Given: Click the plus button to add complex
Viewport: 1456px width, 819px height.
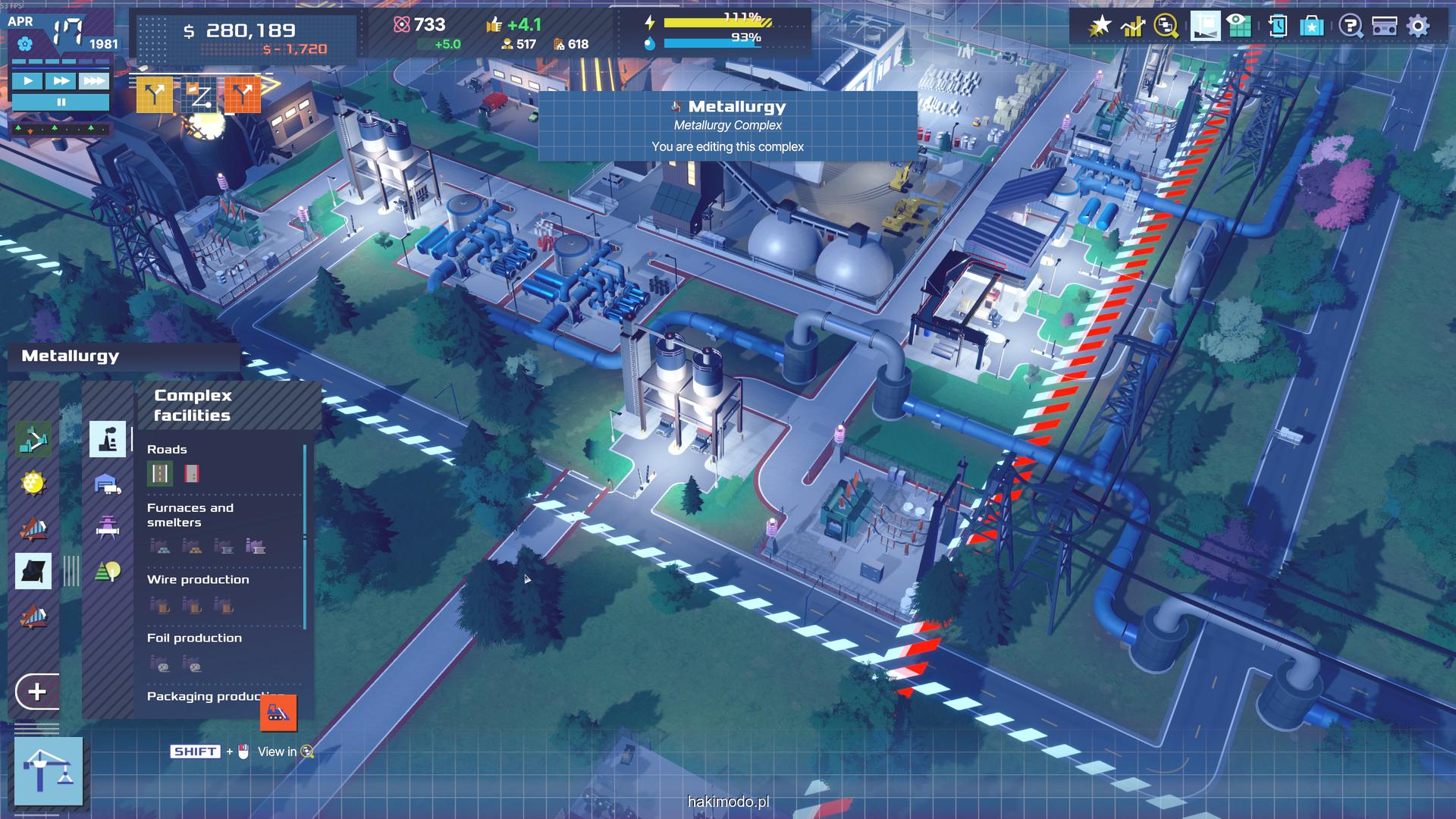Looking at the screenshot, I should point(36,692).
